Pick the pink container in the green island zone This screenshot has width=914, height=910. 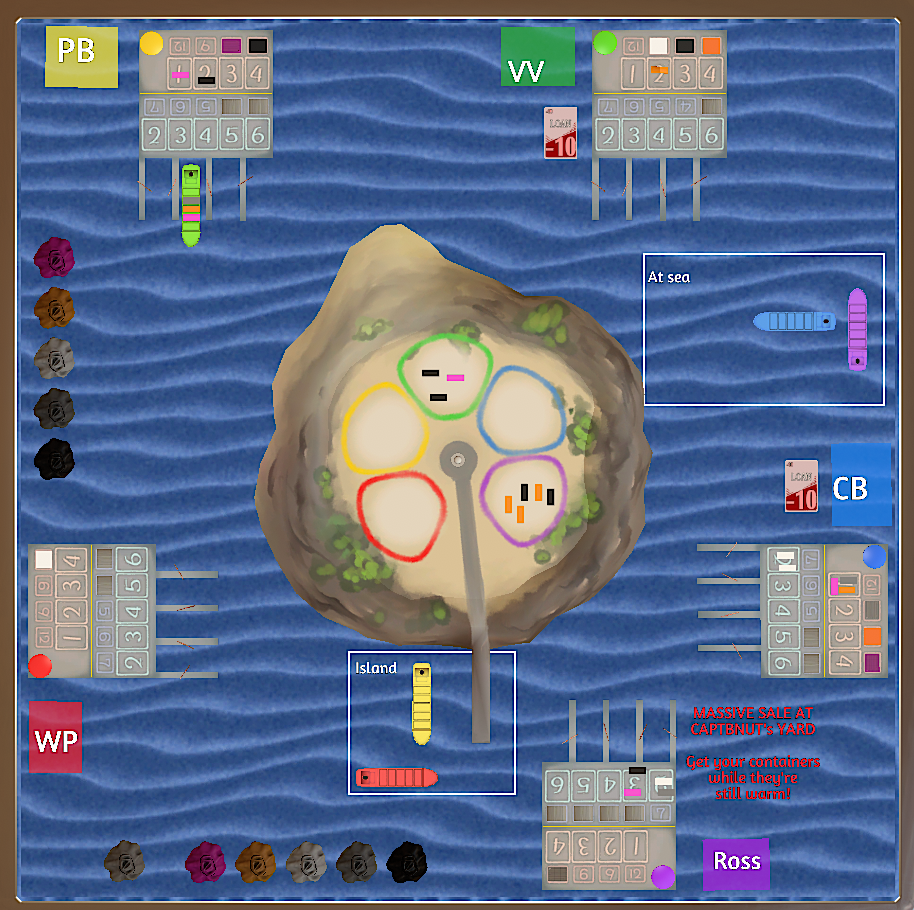coord(455,378)
